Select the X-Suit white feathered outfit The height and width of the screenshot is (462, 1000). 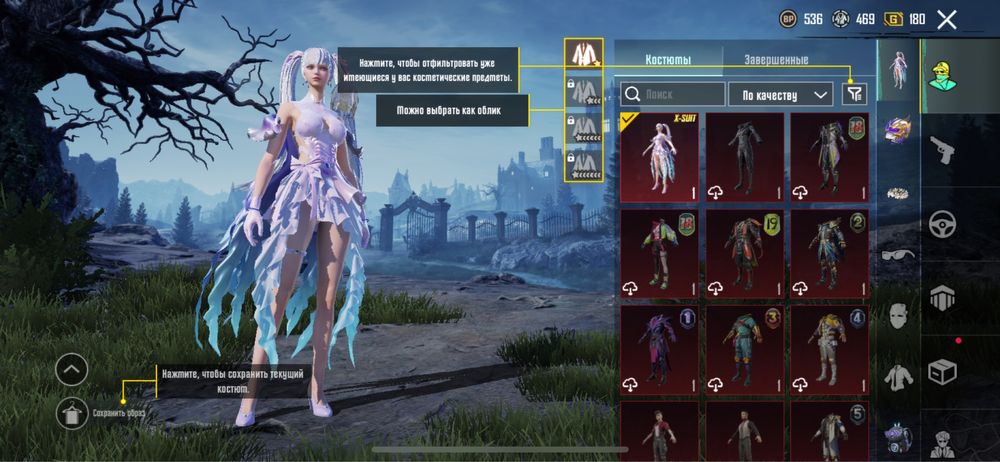point(660,157)
